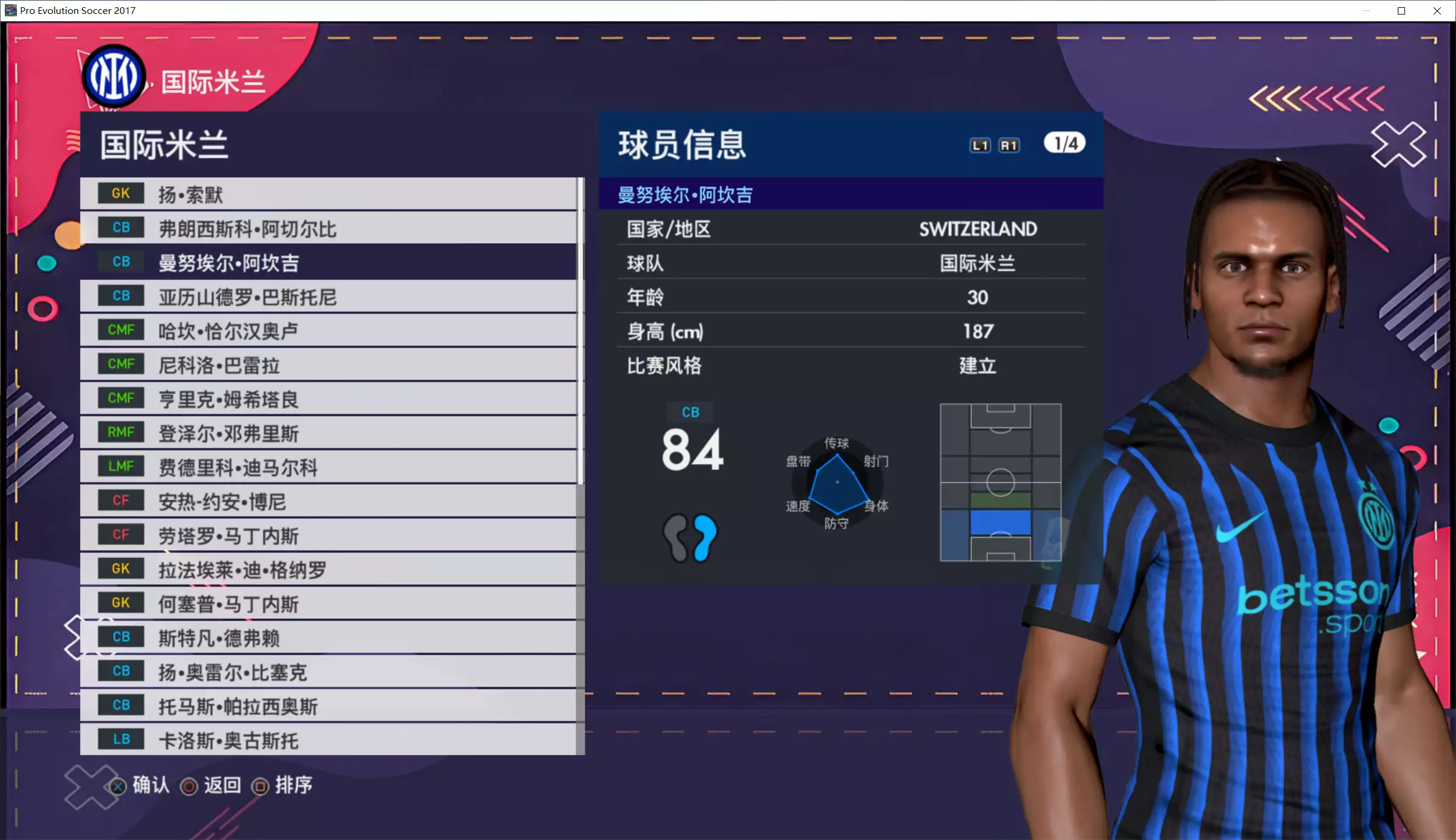Select goalkeeper 何塞普•马丁内斯
Screen dimensions: 1456x840
tap(327, 603)
